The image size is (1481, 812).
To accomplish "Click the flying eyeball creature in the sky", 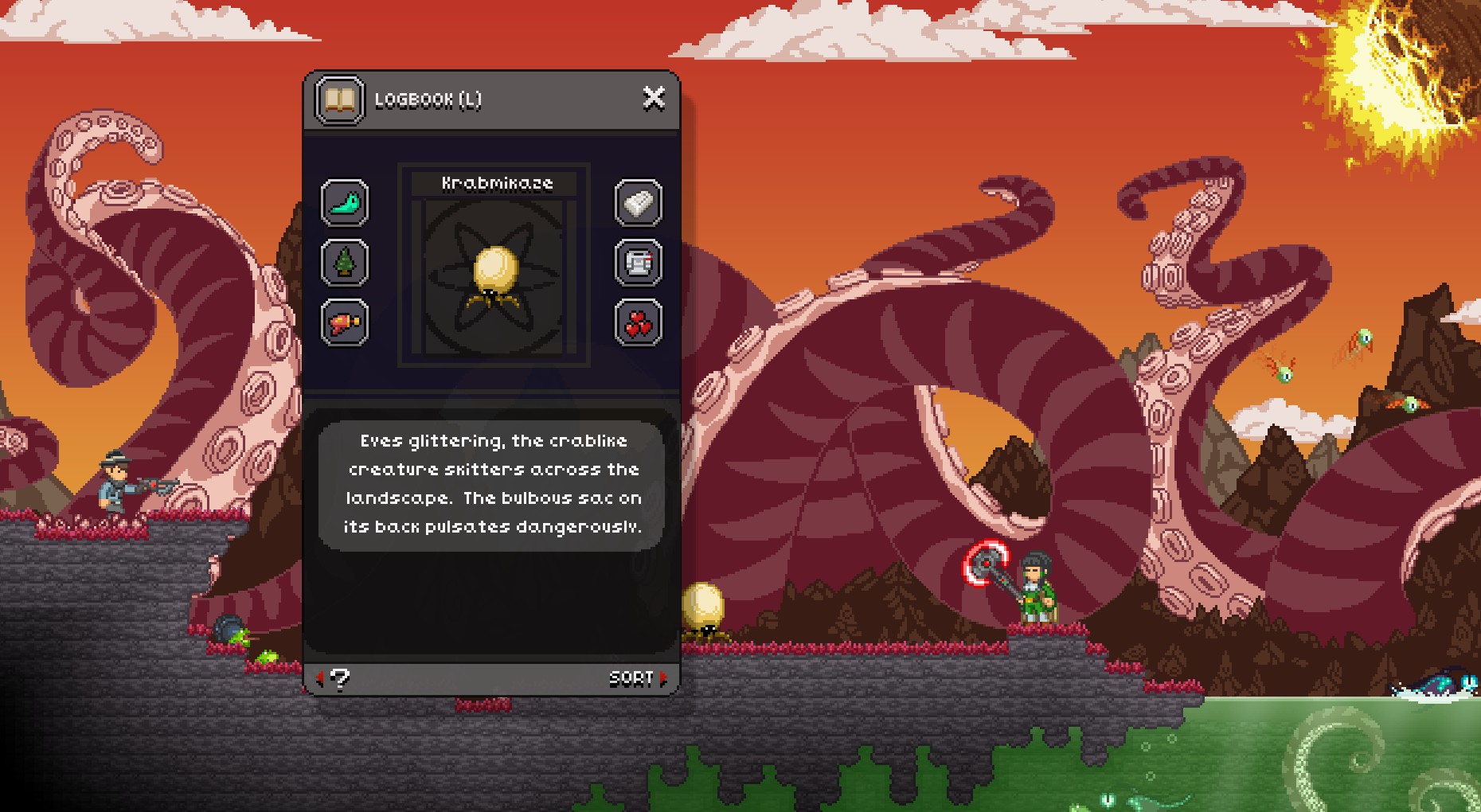I will click(1363, 340).
